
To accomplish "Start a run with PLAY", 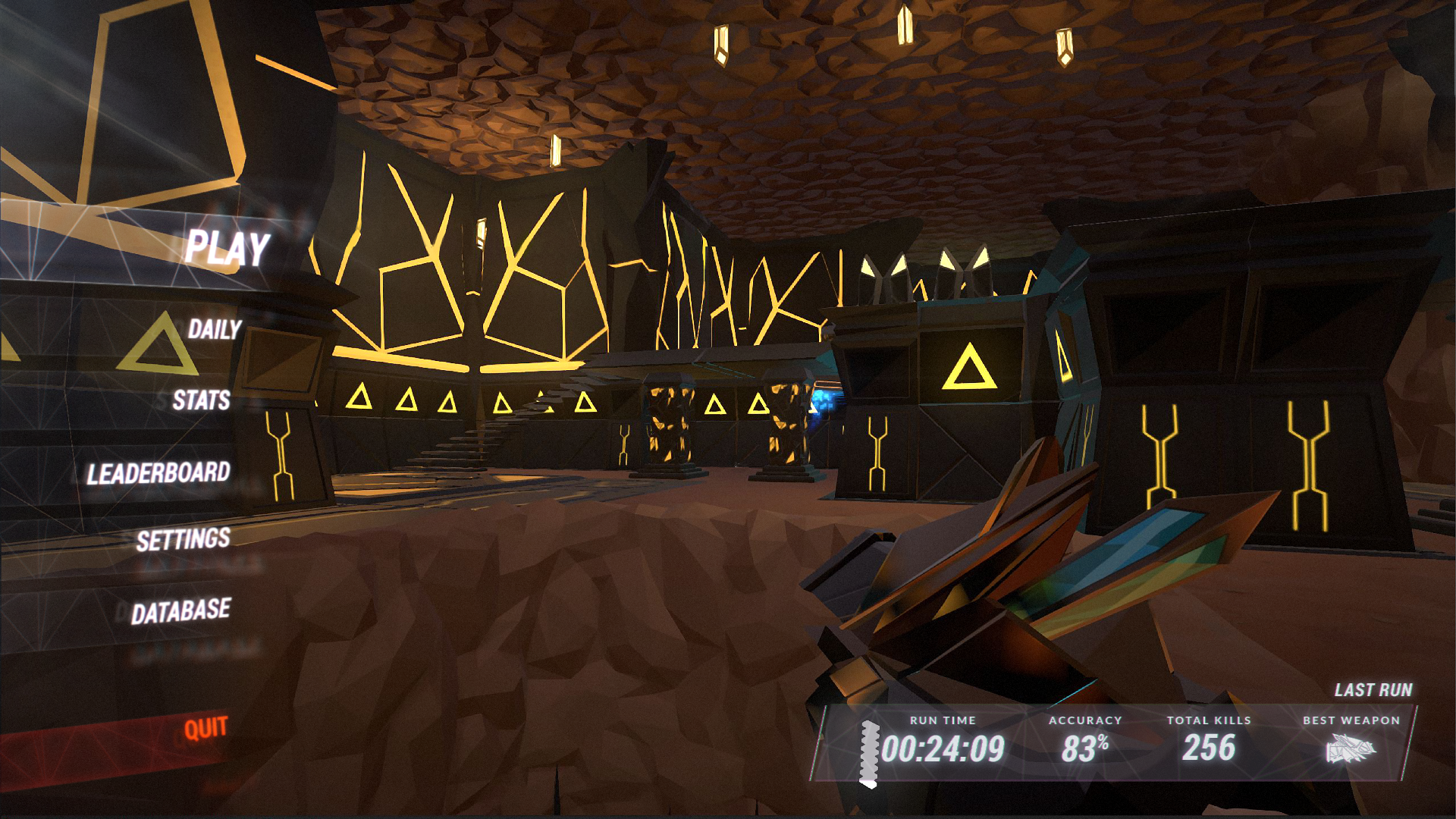I will pyautogui.click(x=227, y=248).
